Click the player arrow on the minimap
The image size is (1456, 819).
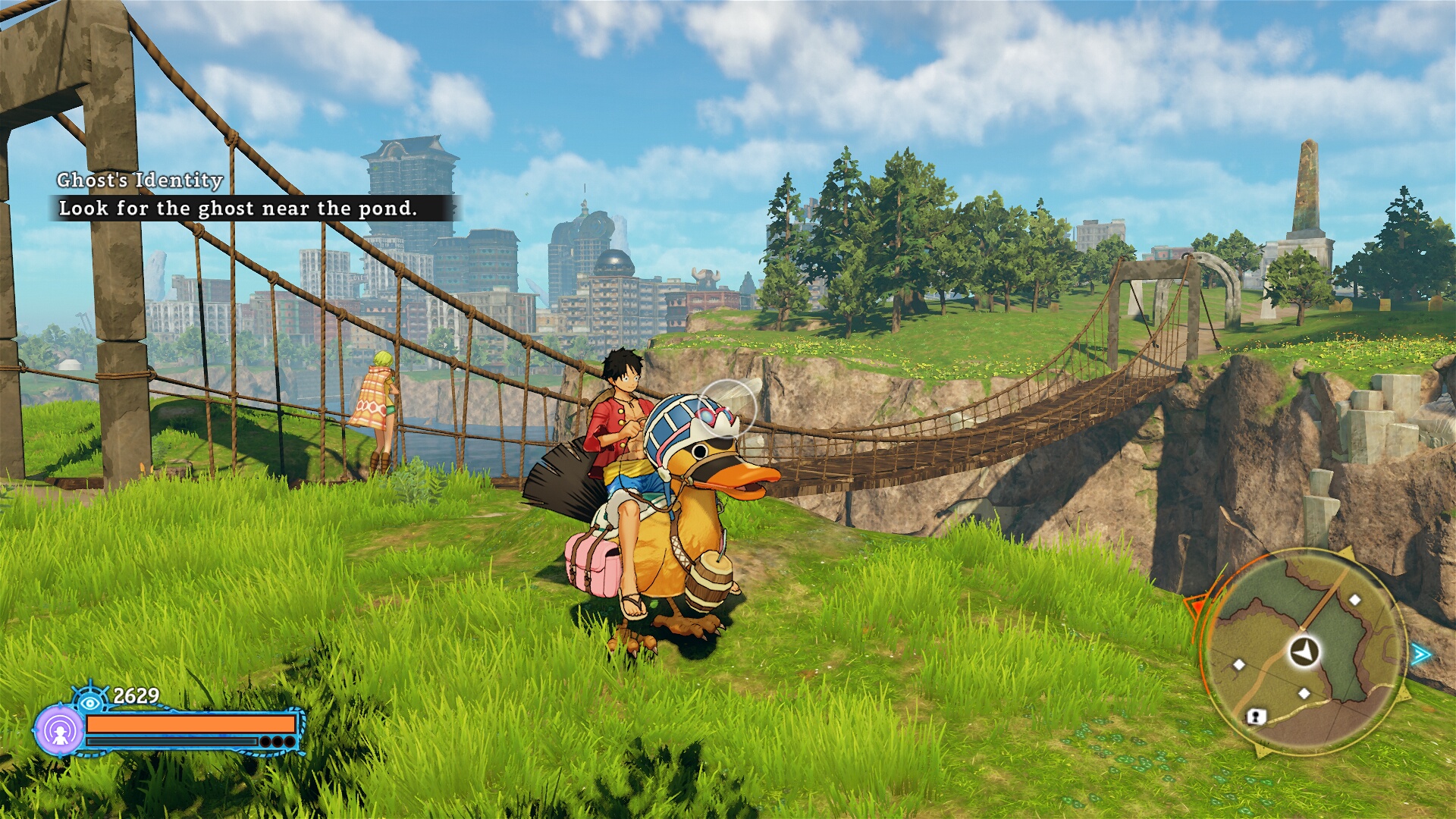click(x=1304, y=651)
